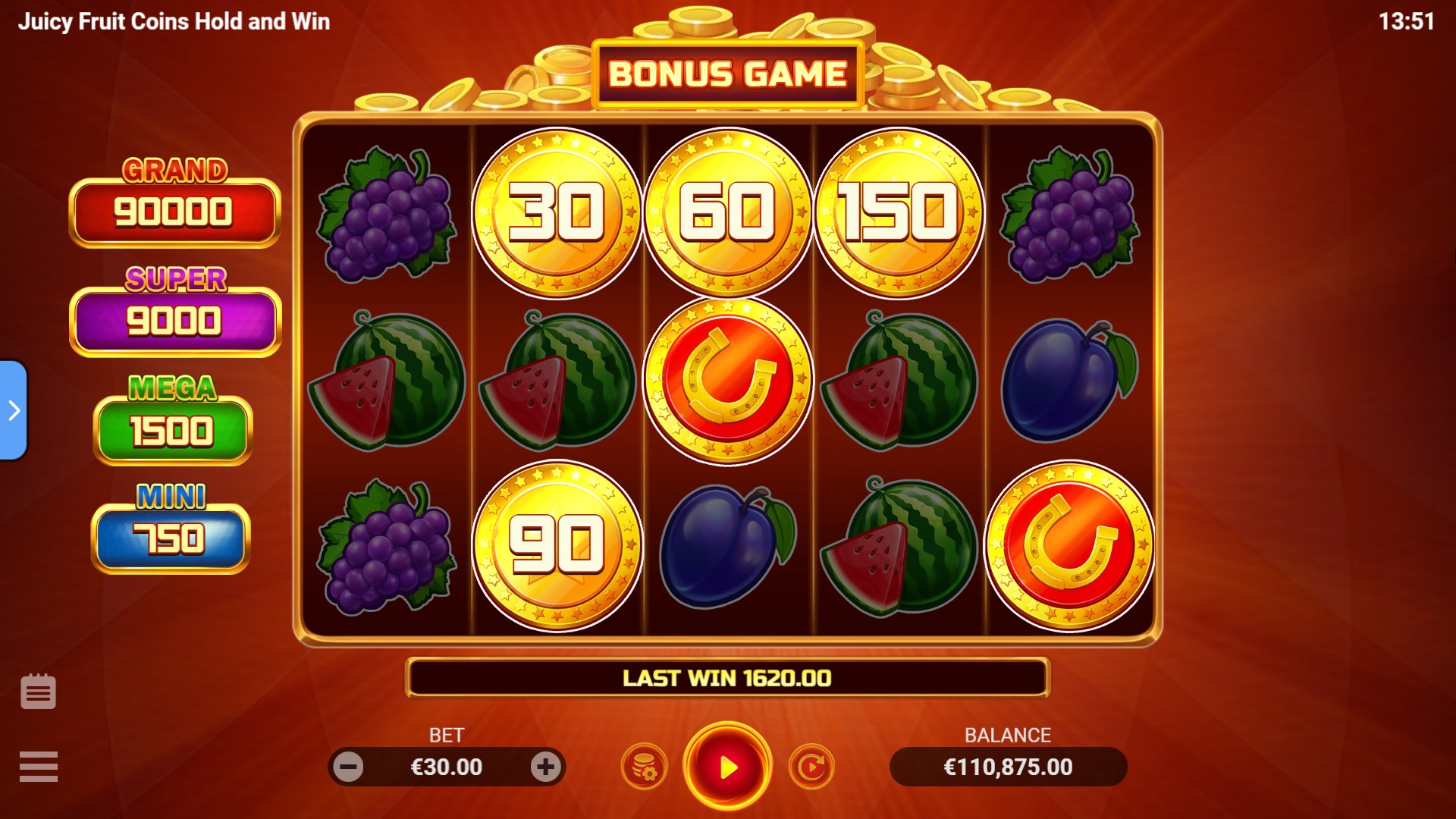This screenshot has height=819, width=1456.
Task: Expand the blue side panel arrow
Action: click(x=14, y=410)
